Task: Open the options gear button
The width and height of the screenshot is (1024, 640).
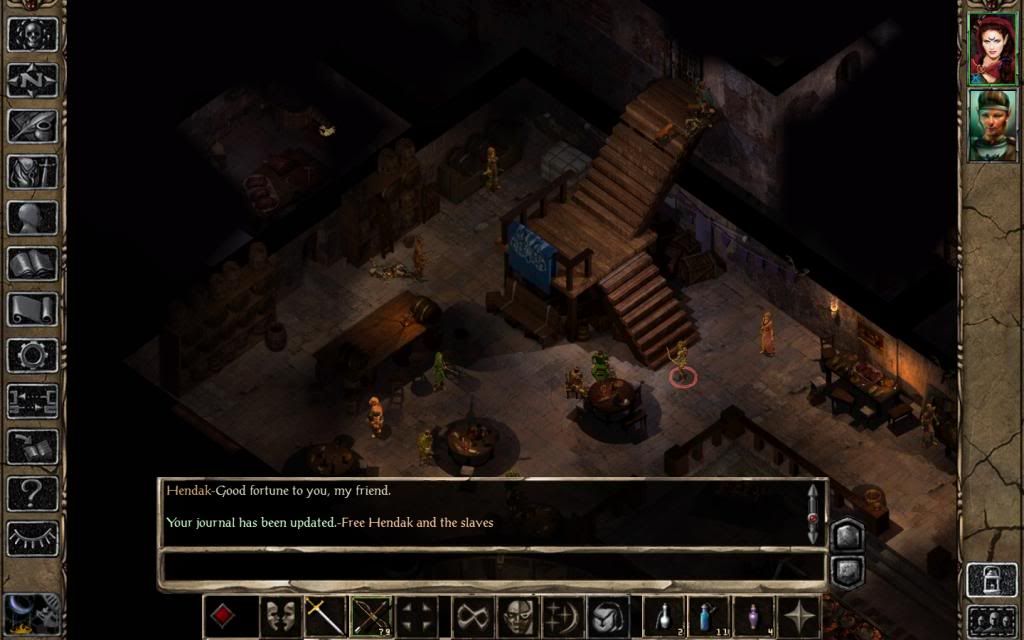Action: click(x=33, y=355)
